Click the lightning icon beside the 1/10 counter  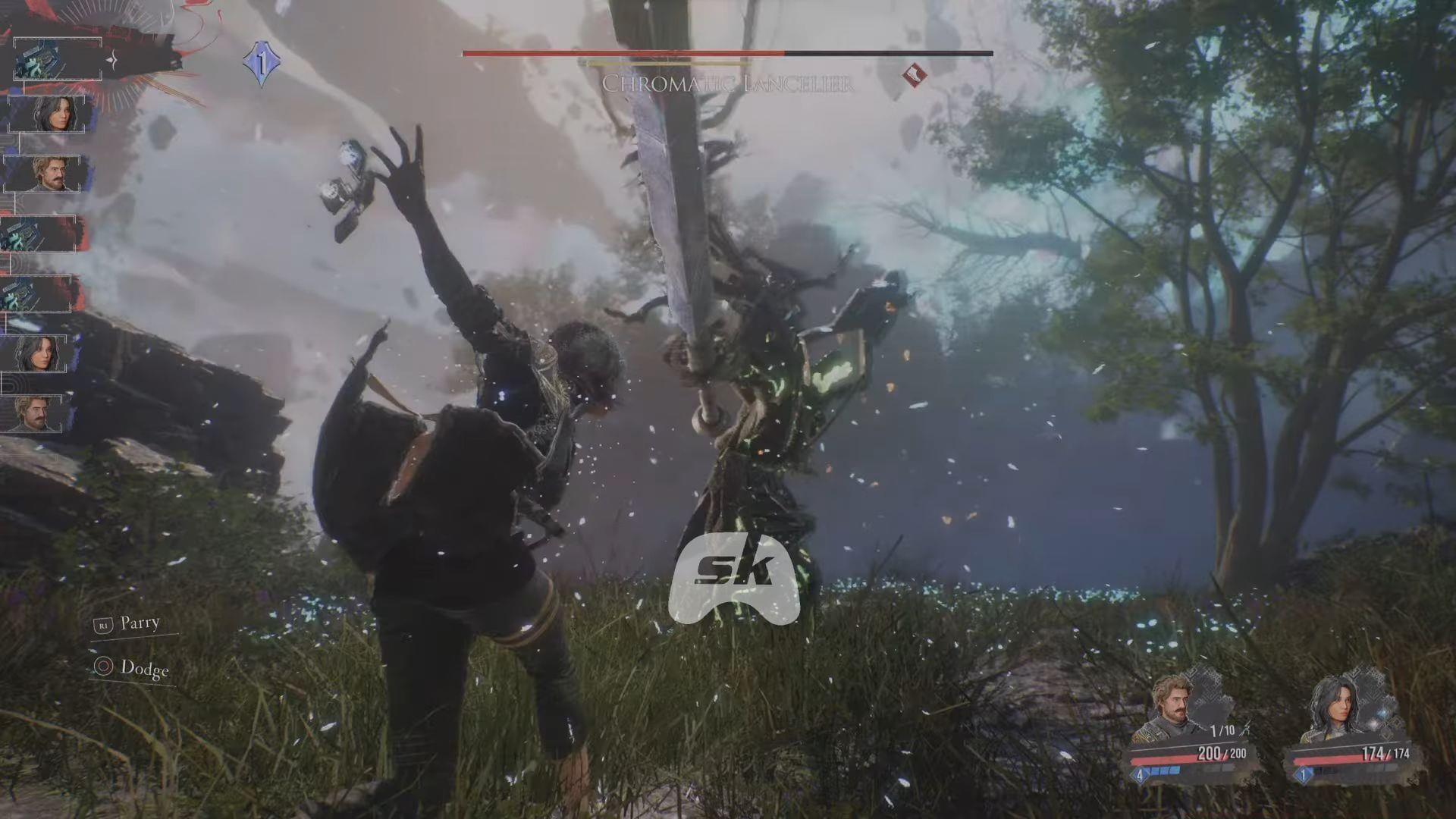1246,730
